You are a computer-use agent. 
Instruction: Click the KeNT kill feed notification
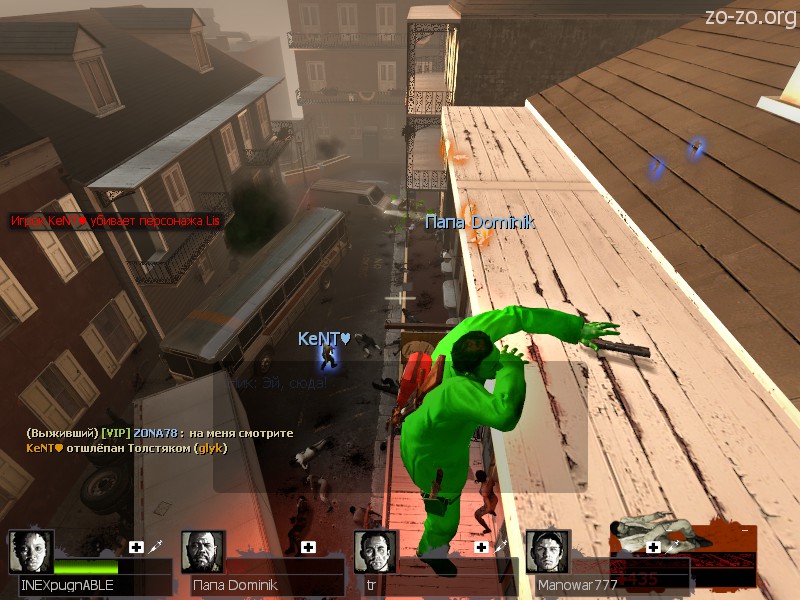(x=116, y=220)
